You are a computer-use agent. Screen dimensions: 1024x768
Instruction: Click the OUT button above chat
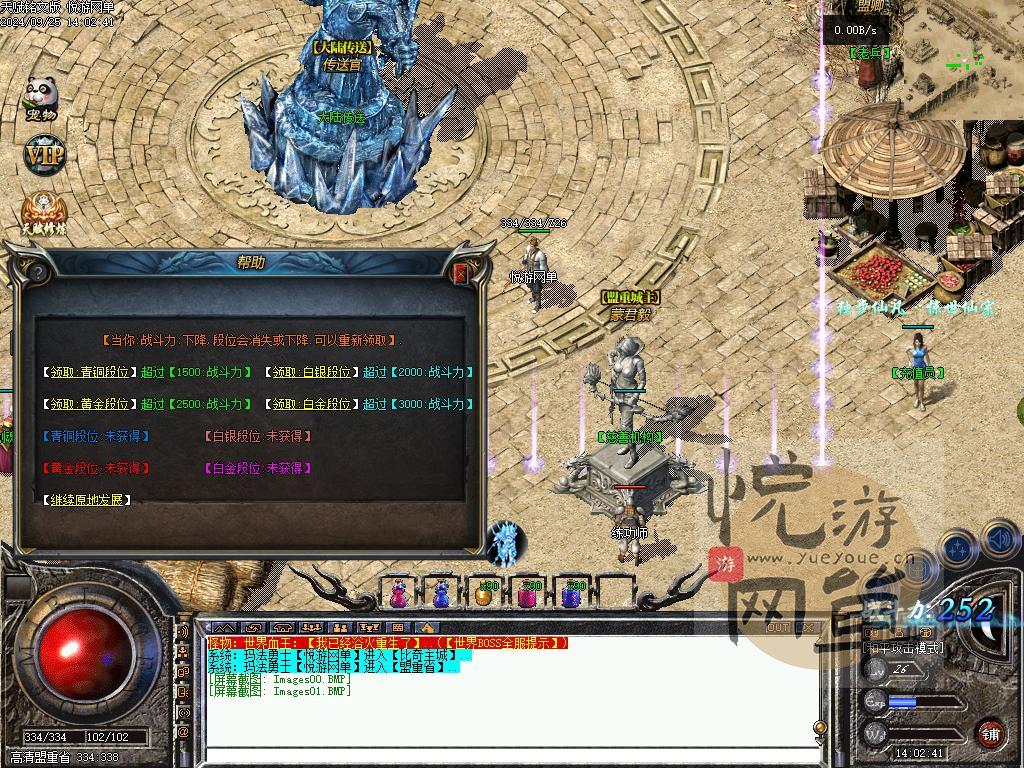click(778, 628)
